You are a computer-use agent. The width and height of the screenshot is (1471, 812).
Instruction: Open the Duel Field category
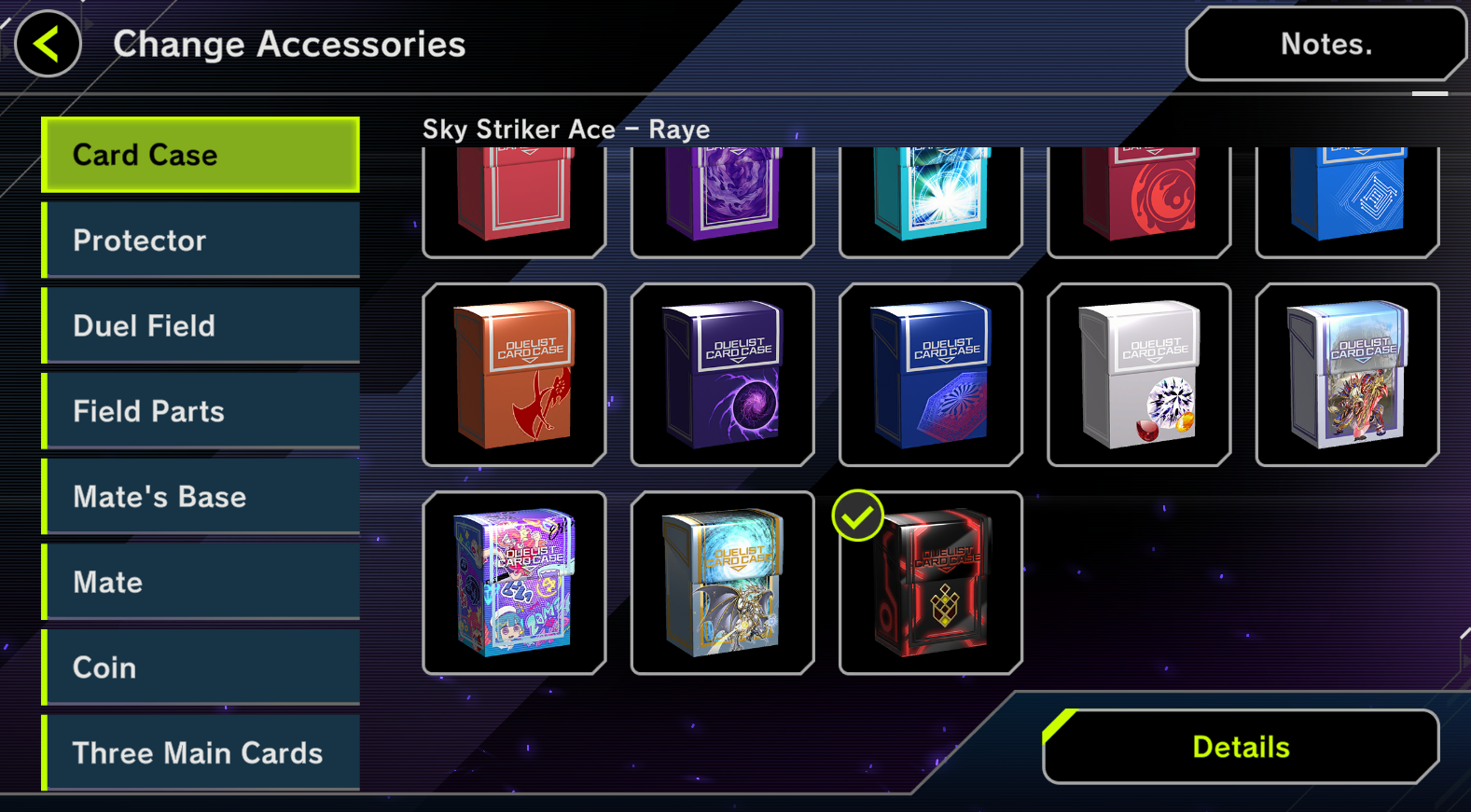(x=201, y=325)
